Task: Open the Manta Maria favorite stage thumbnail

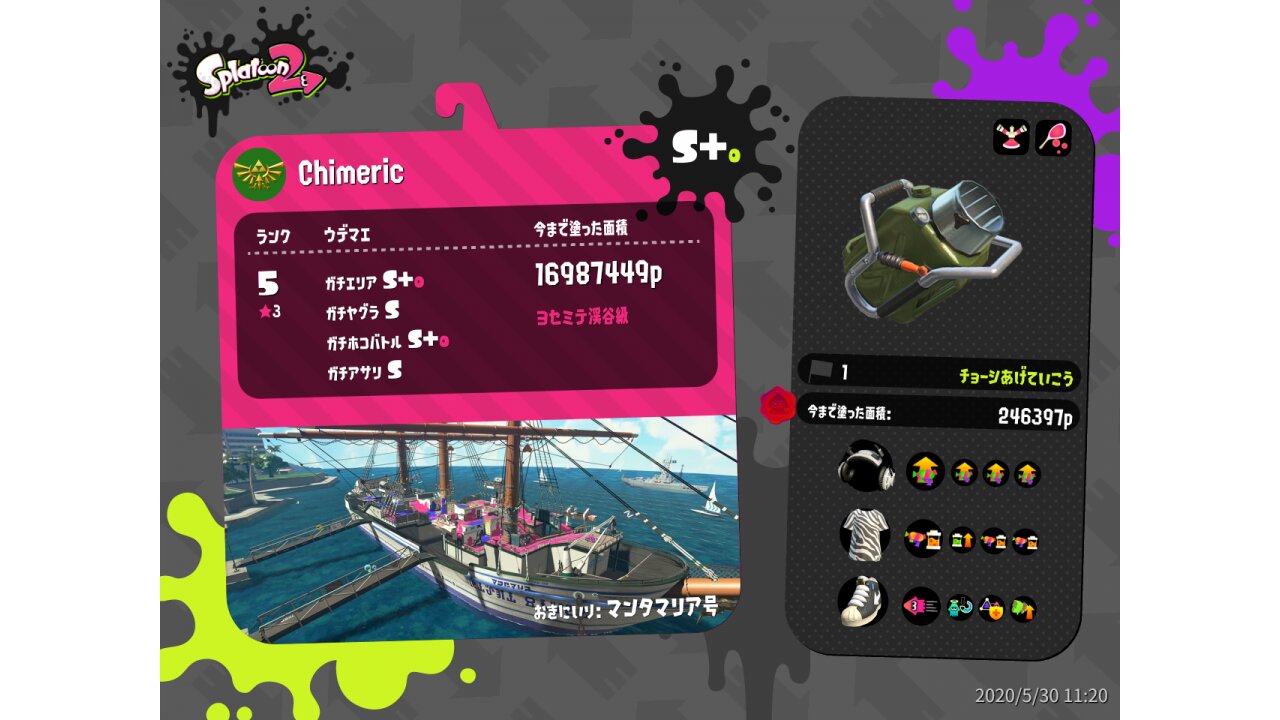Action: coord(480,530)
